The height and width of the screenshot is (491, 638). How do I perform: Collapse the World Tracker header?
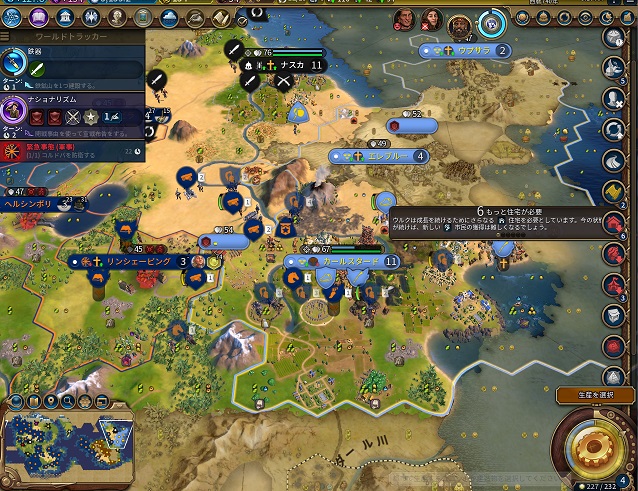(x=70, y=36)
